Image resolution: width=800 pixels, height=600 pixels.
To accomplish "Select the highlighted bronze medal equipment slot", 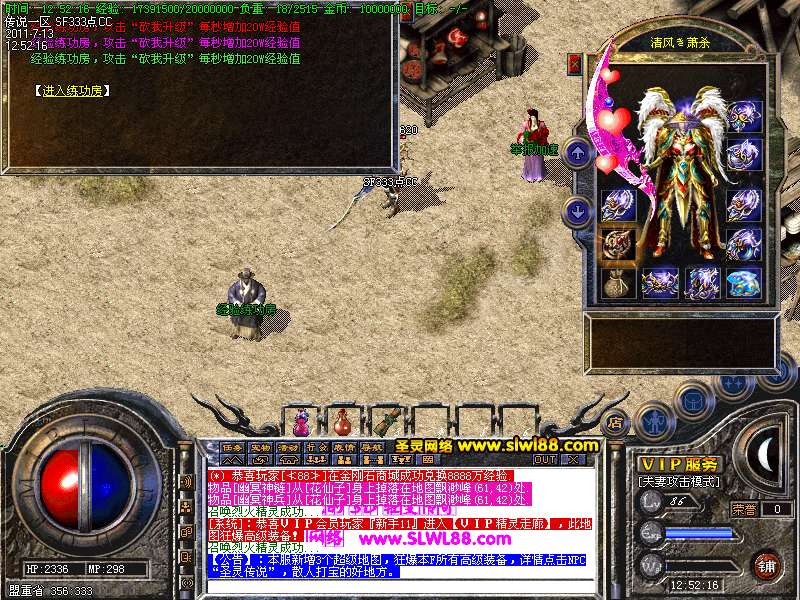I will (617, 243).
